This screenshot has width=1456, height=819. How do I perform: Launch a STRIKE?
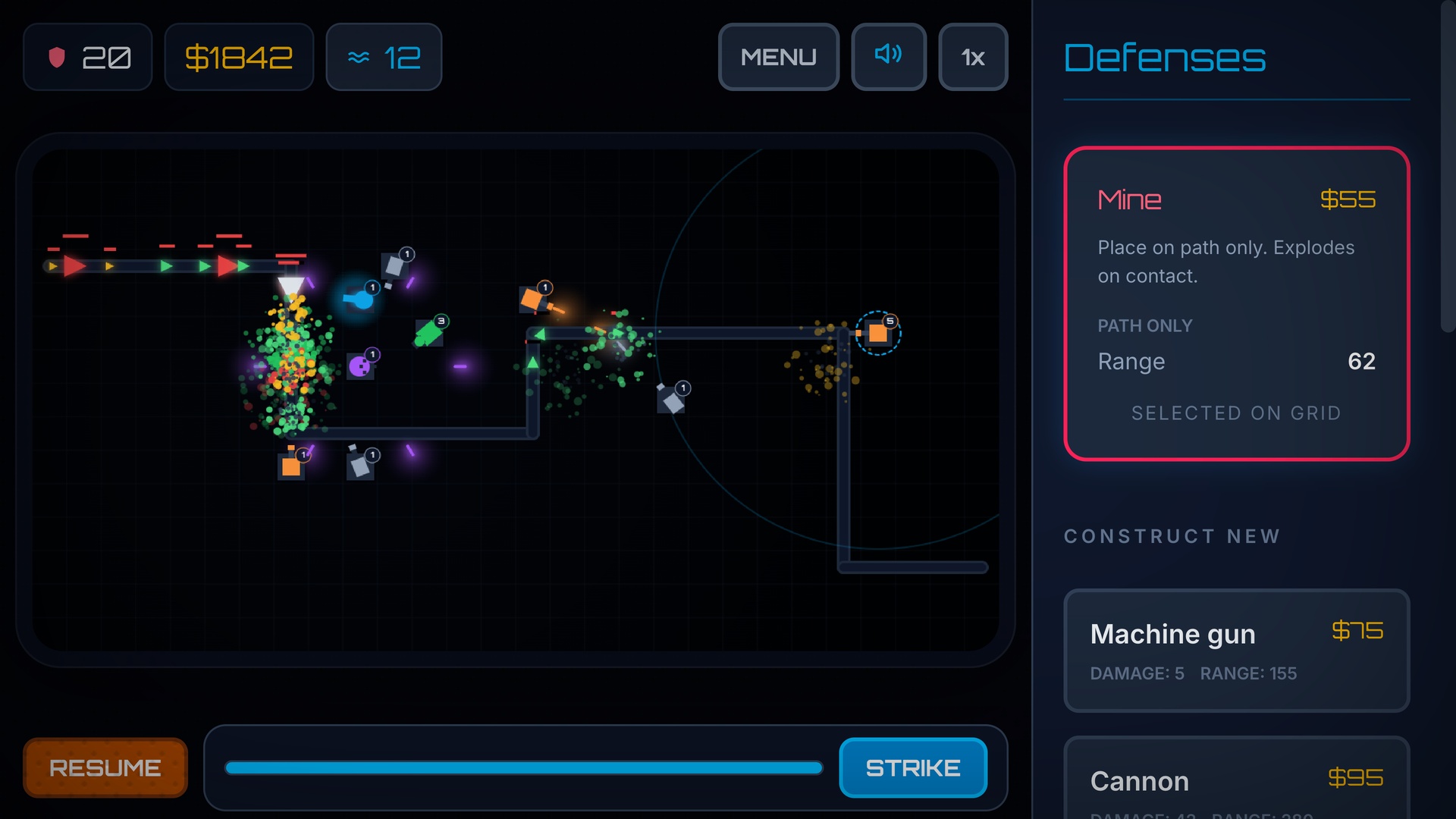pyautogui.click(x=912, y=767)
